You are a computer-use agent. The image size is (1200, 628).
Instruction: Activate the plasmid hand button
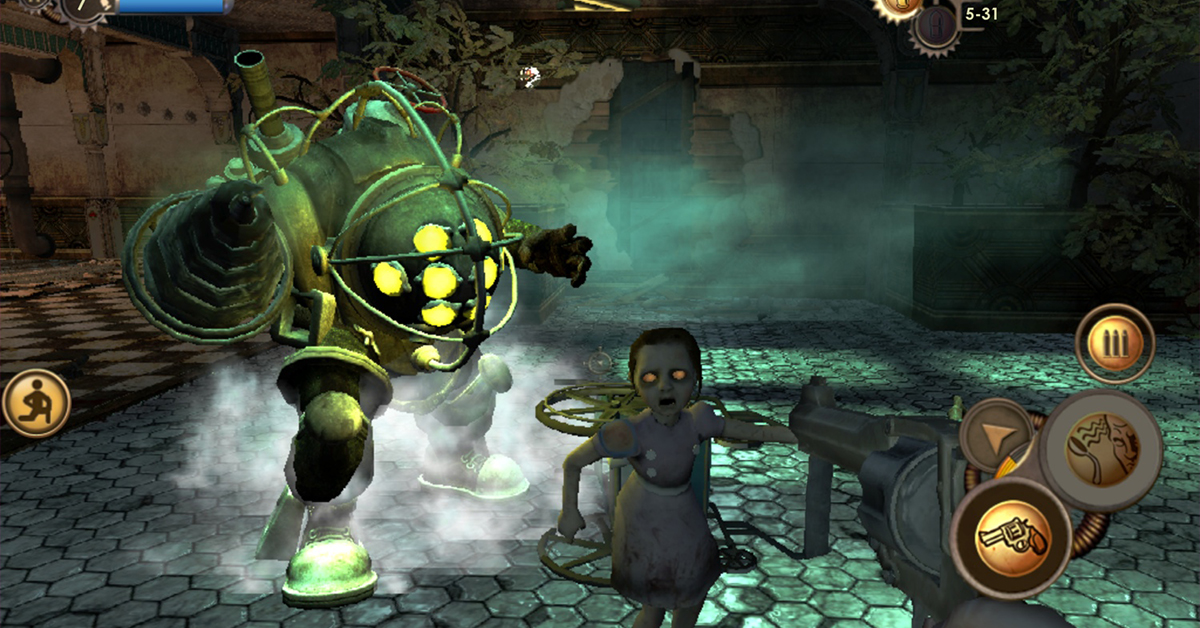1099,438
